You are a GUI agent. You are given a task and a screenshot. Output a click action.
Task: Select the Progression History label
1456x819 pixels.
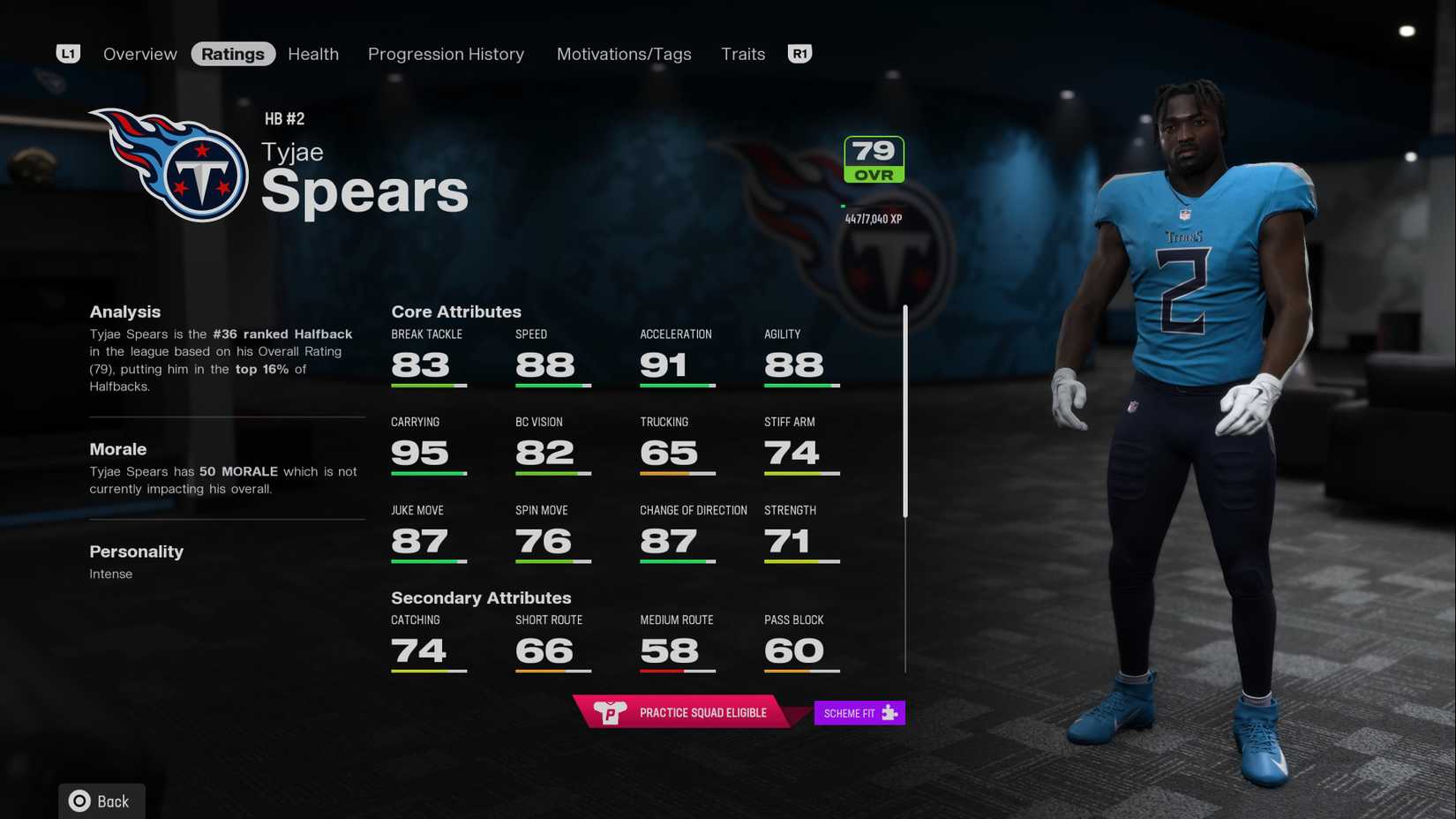pyautogui.click(x=446, y=54)
